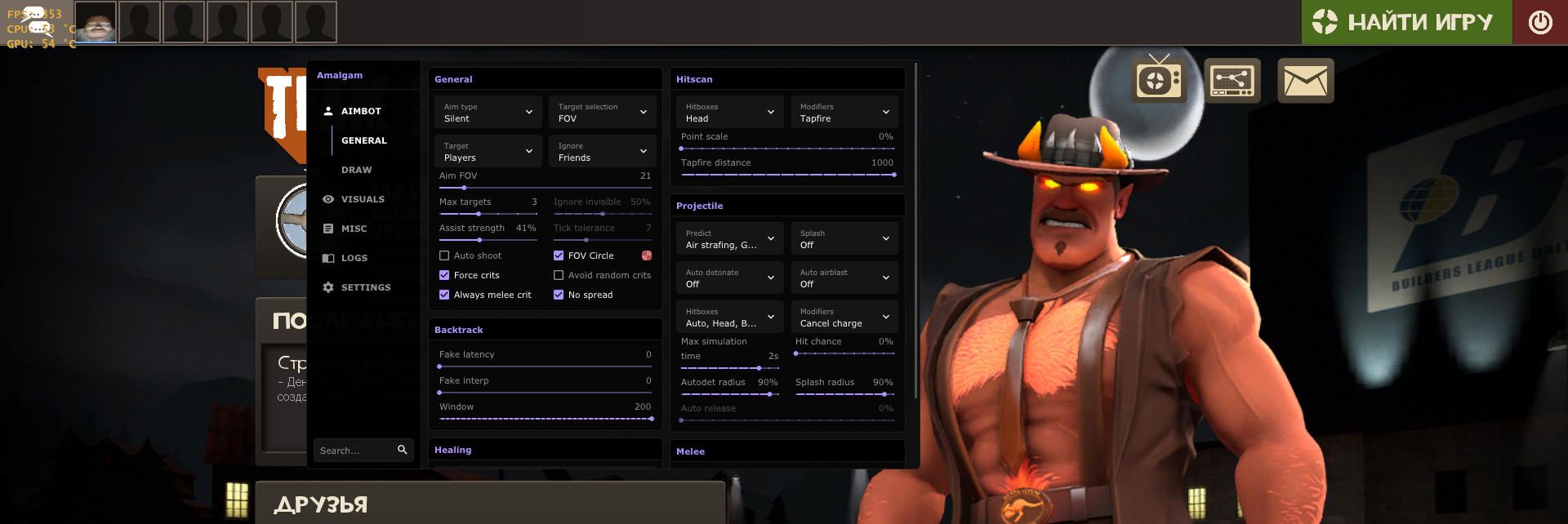
Task: Toggle the Force crits checkbox
Action: click(x=445, y=275)
